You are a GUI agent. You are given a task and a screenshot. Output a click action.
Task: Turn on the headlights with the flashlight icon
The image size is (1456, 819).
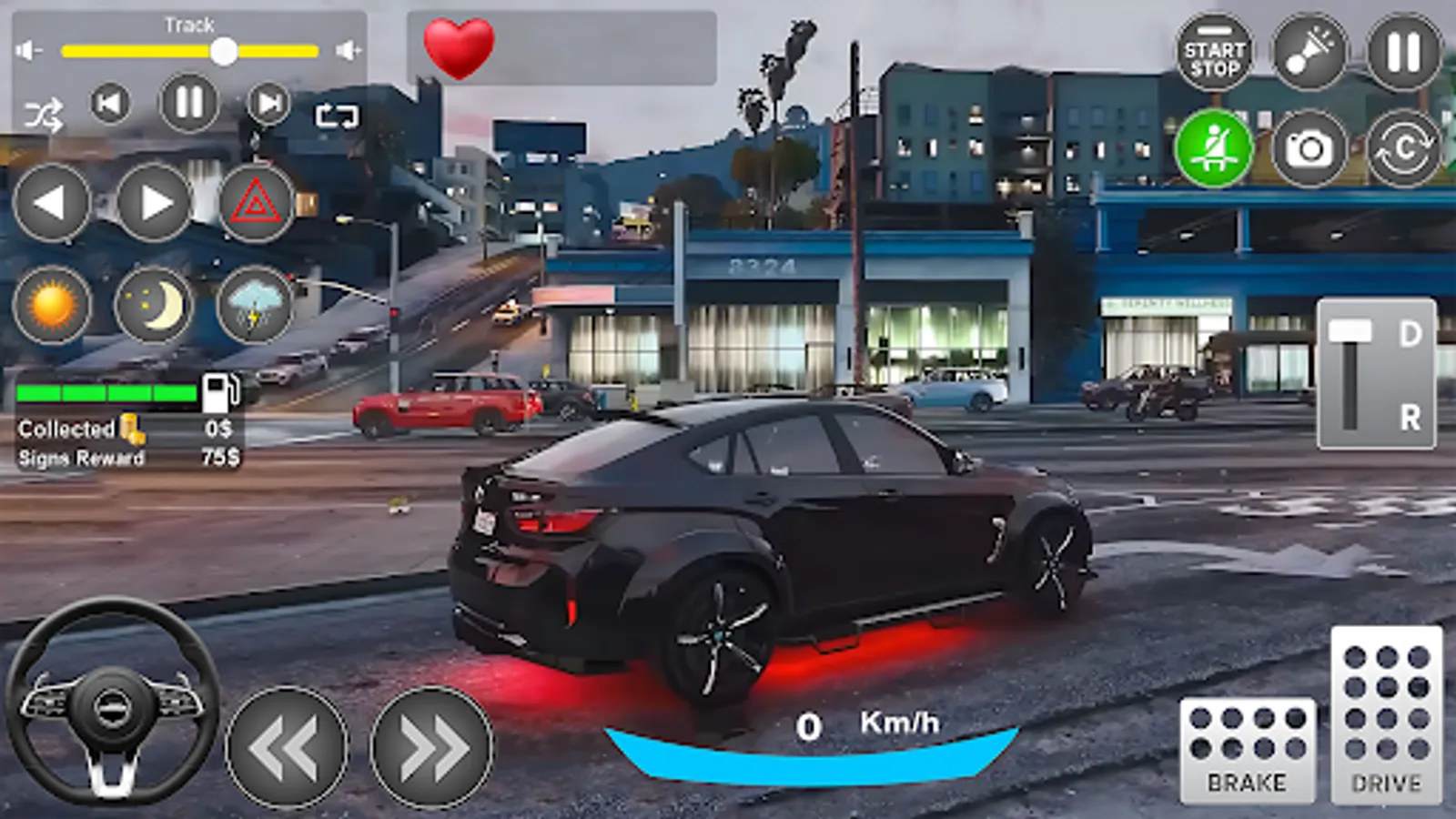1307,52
